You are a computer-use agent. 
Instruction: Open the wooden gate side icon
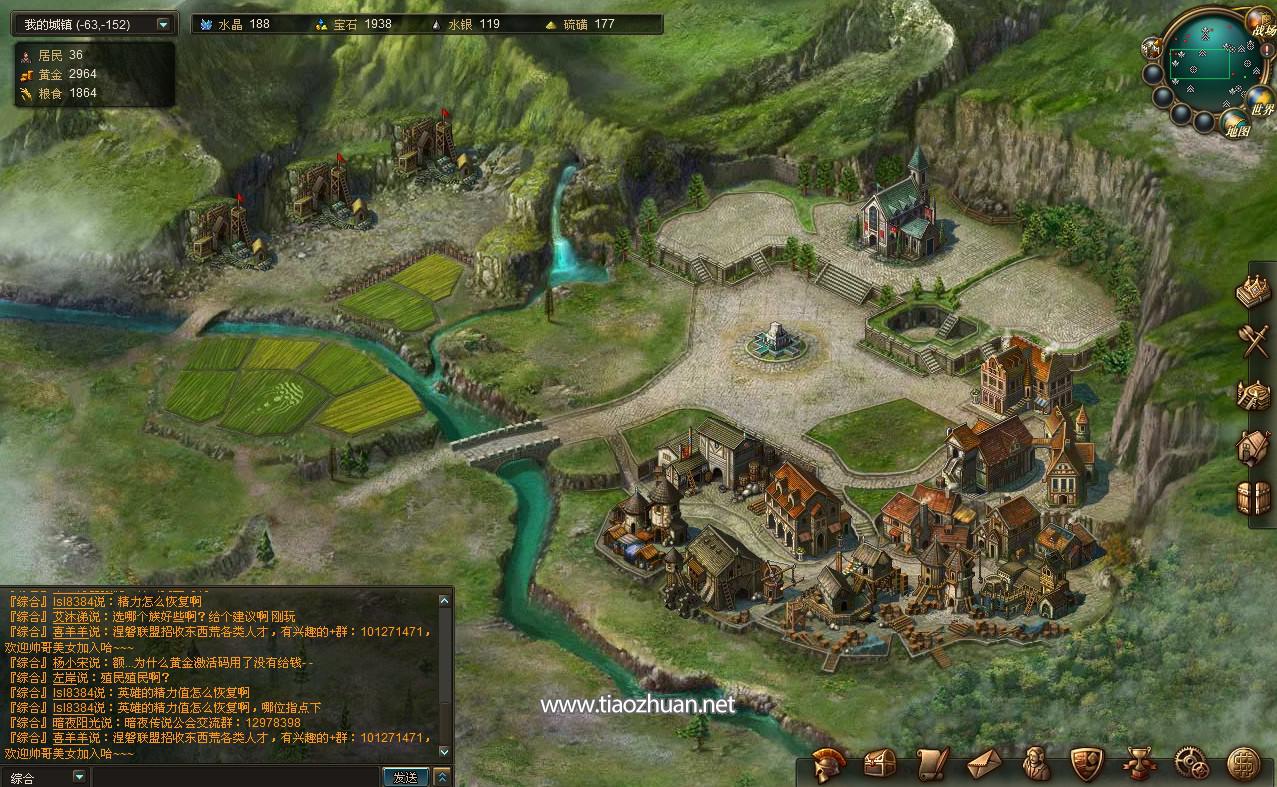click(1253, 497)
